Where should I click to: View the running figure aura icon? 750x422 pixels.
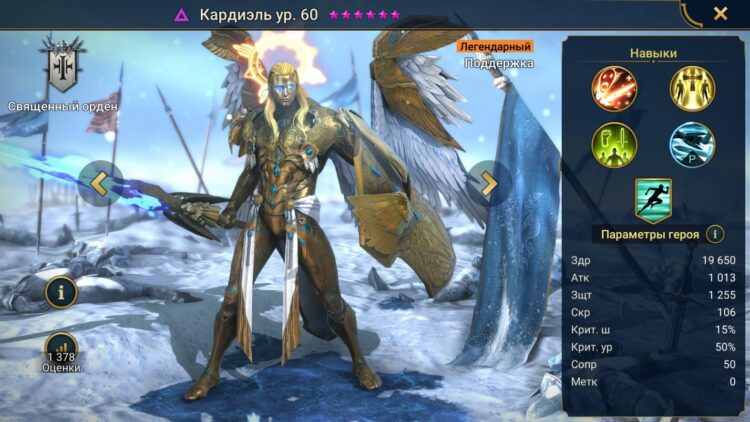click(x=653, y=199)
